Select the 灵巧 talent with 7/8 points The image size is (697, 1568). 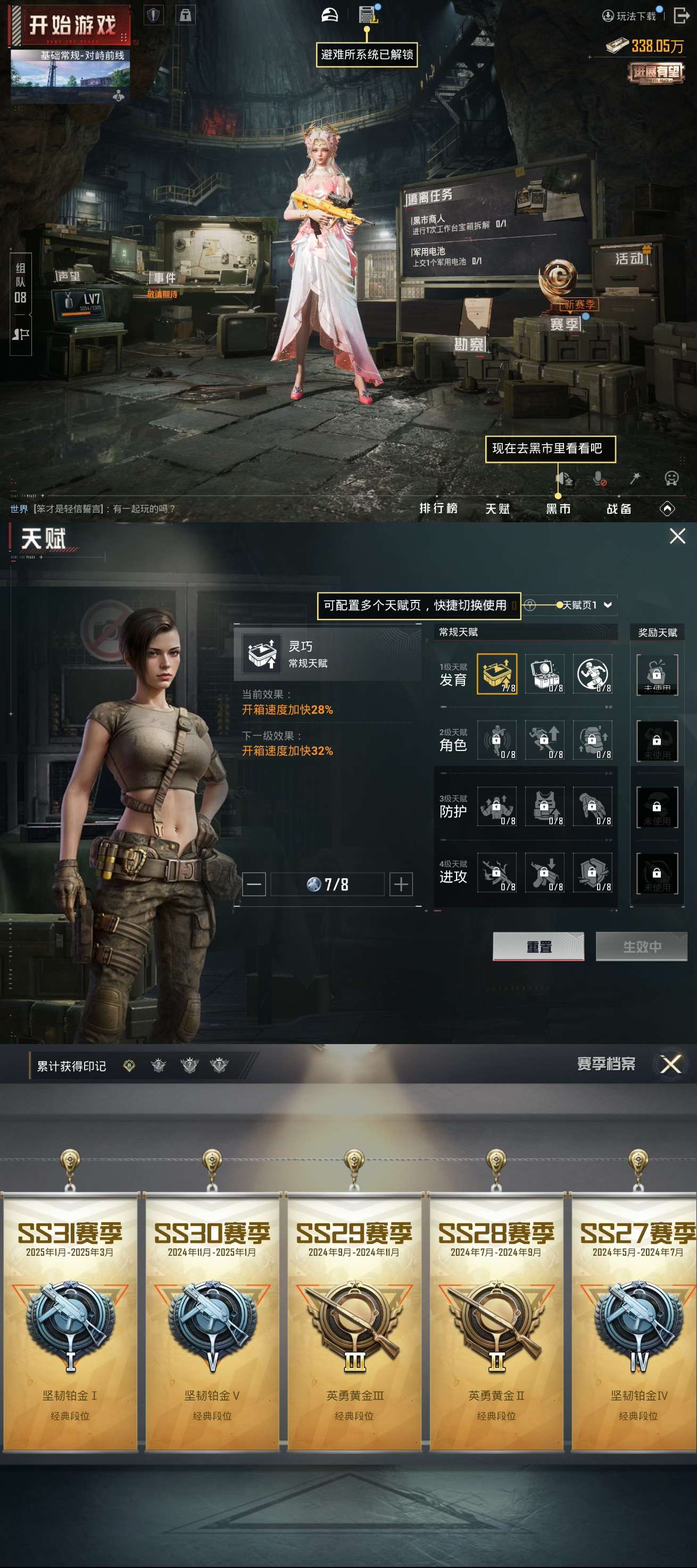click(497, 673)
